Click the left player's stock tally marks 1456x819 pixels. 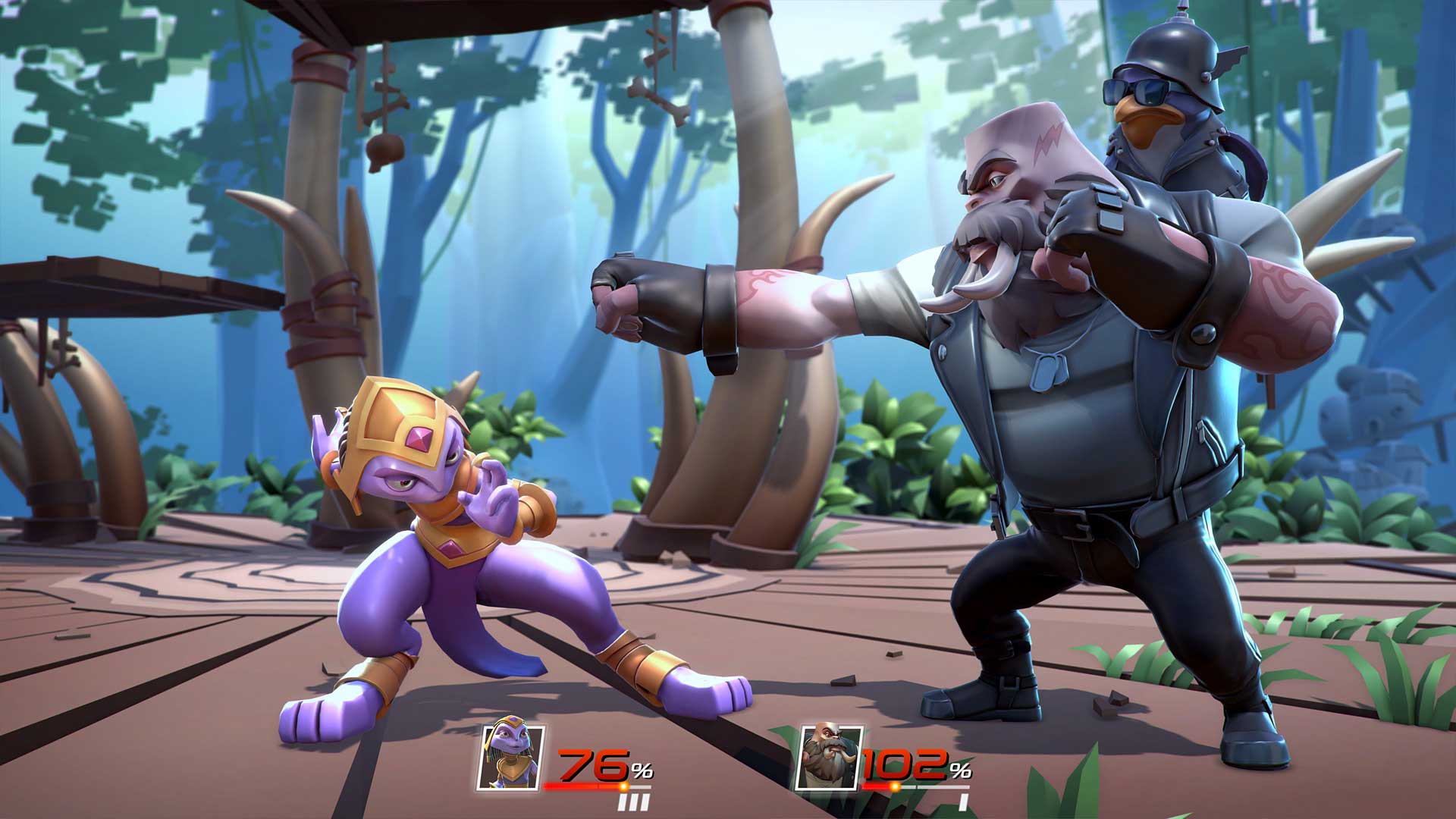[x=633, y=801]
